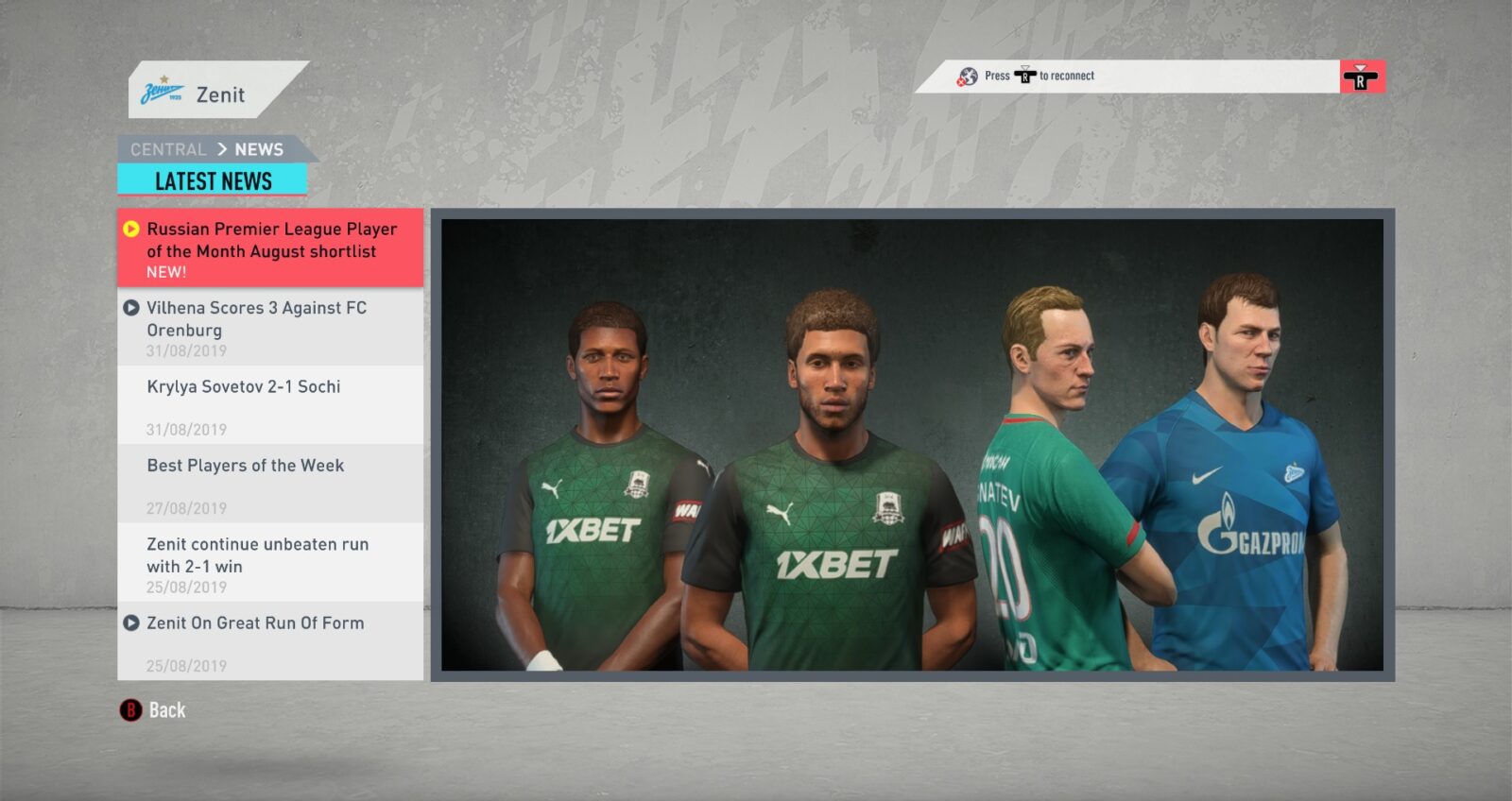Go back using the Back label
The width and height of the screenshot is (1512, 801).
pos(166,710)
